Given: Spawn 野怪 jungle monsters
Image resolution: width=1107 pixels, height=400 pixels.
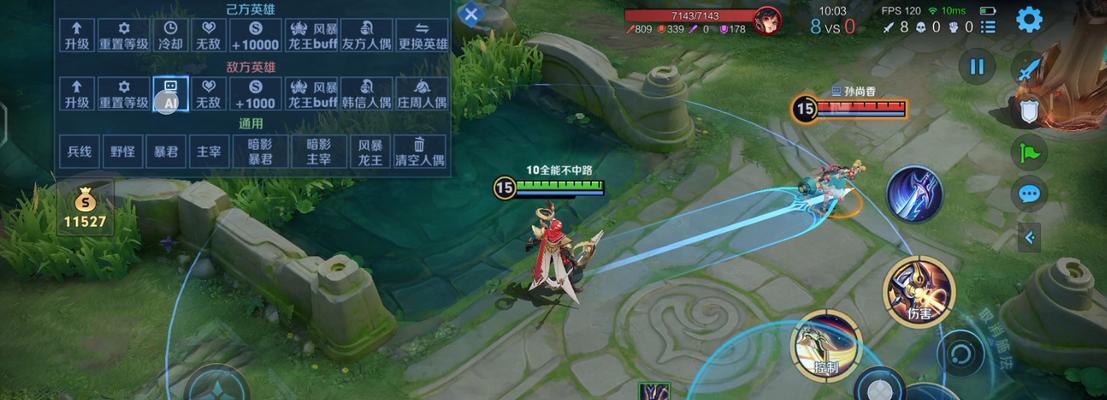Looking at the screenshot, I should [x=123, y=151].
